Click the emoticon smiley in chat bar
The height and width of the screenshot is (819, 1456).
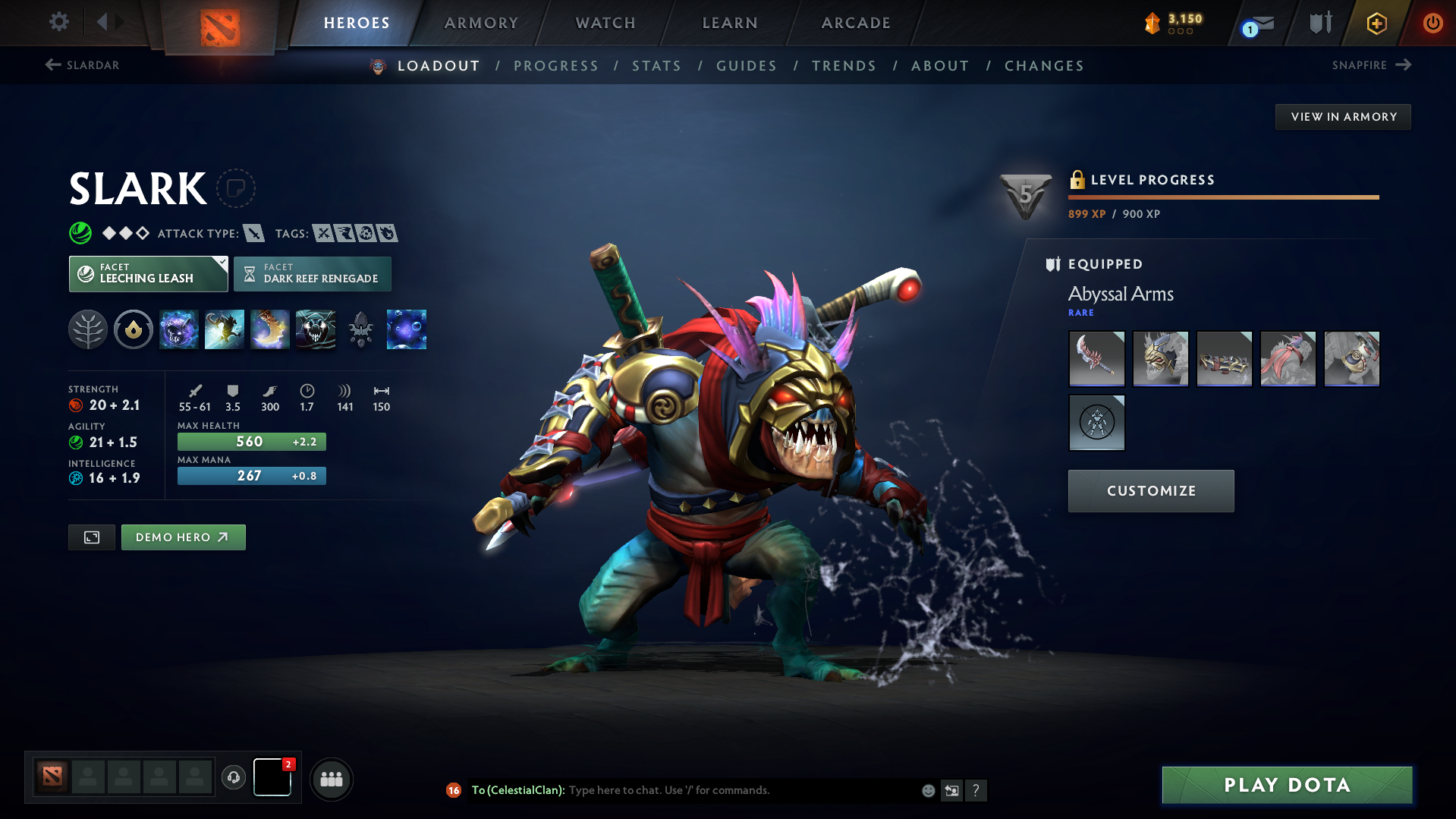pos(927,790)
